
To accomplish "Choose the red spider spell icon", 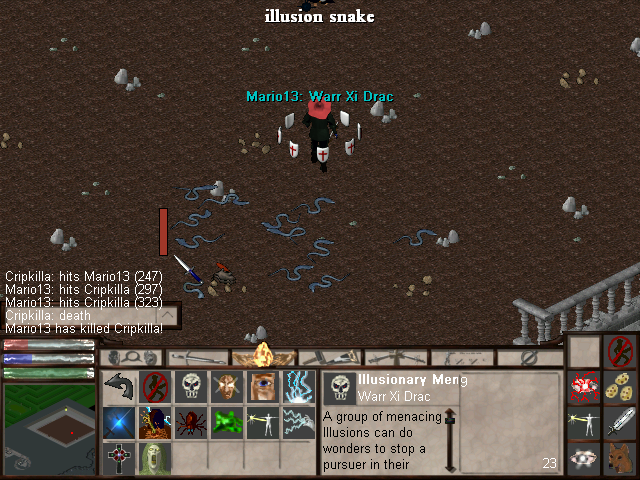I will click(x=190, y=422).
